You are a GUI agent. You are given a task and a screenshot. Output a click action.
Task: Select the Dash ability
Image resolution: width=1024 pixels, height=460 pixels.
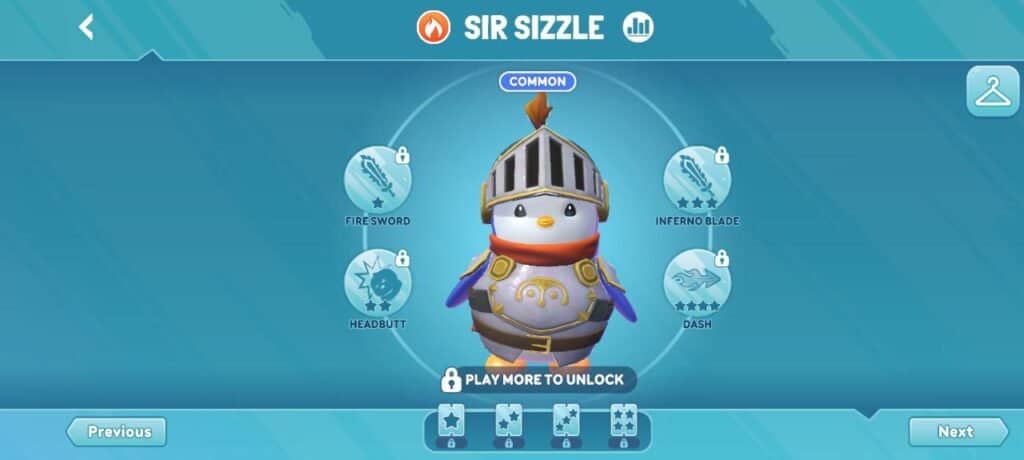click(x=697, y=284)
